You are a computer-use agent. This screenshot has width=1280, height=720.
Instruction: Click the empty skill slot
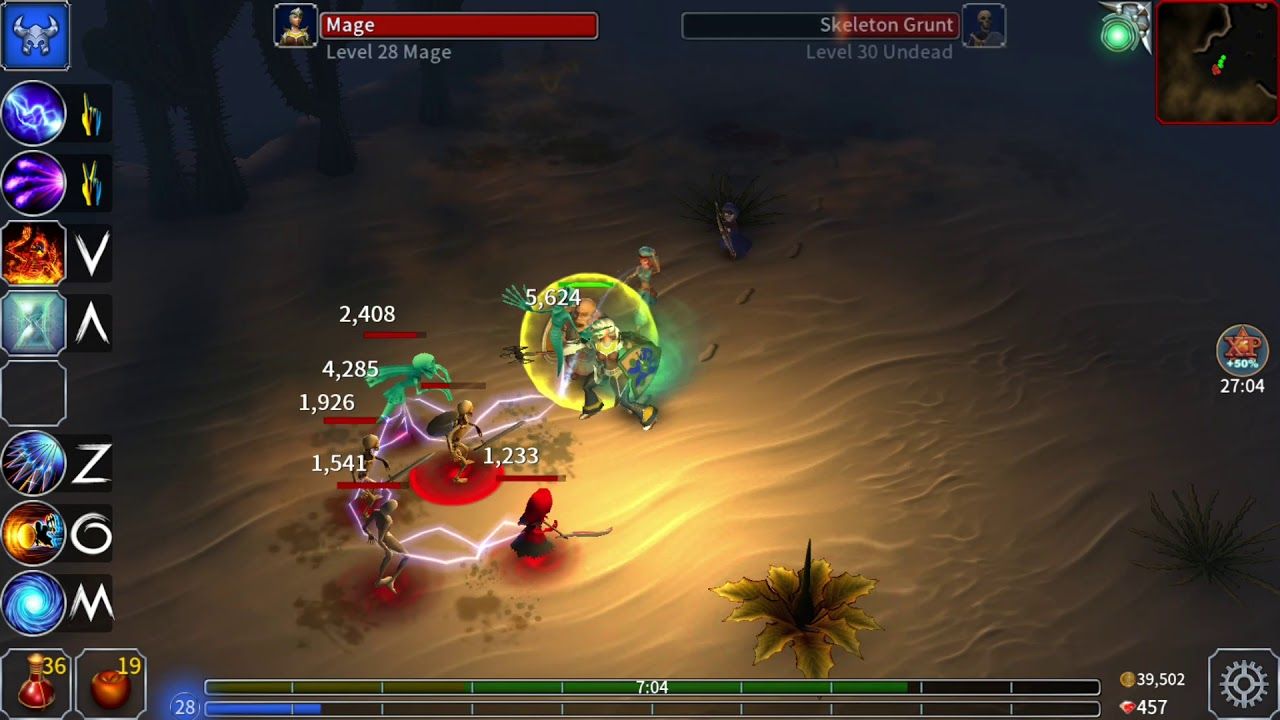tap(36, 392)
